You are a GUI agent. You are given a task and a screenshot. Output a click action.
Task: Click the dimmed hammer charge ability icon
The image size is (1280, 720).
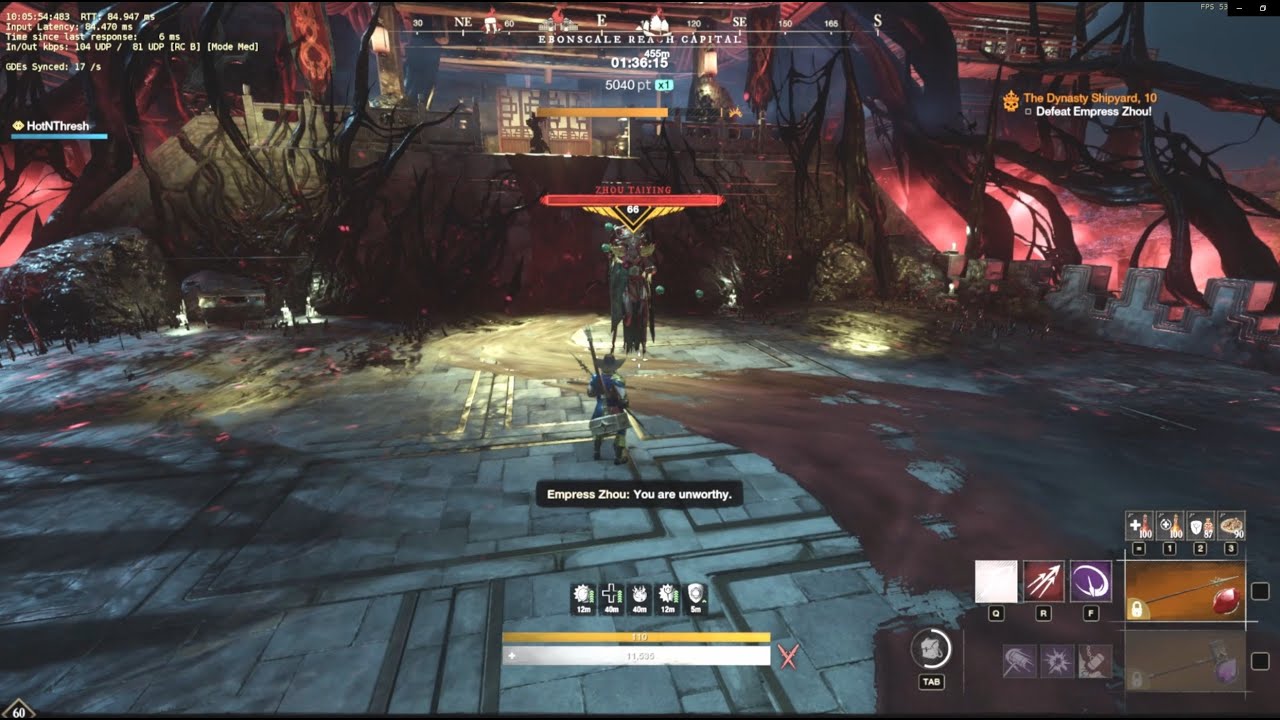click(x=1019, y=661)
